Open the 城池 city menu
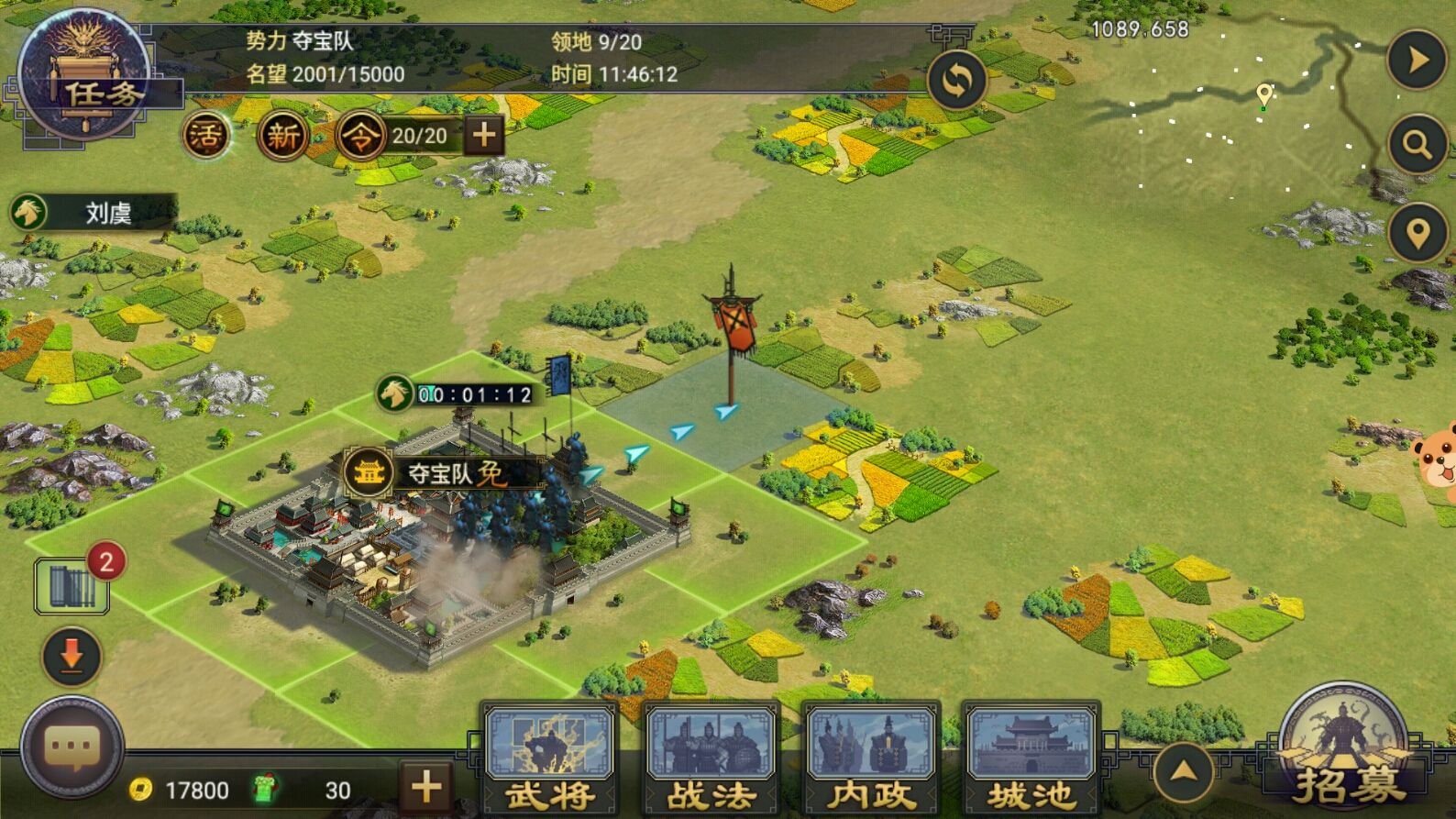This screenshot has width=1456, height=819. (1030, 758)
